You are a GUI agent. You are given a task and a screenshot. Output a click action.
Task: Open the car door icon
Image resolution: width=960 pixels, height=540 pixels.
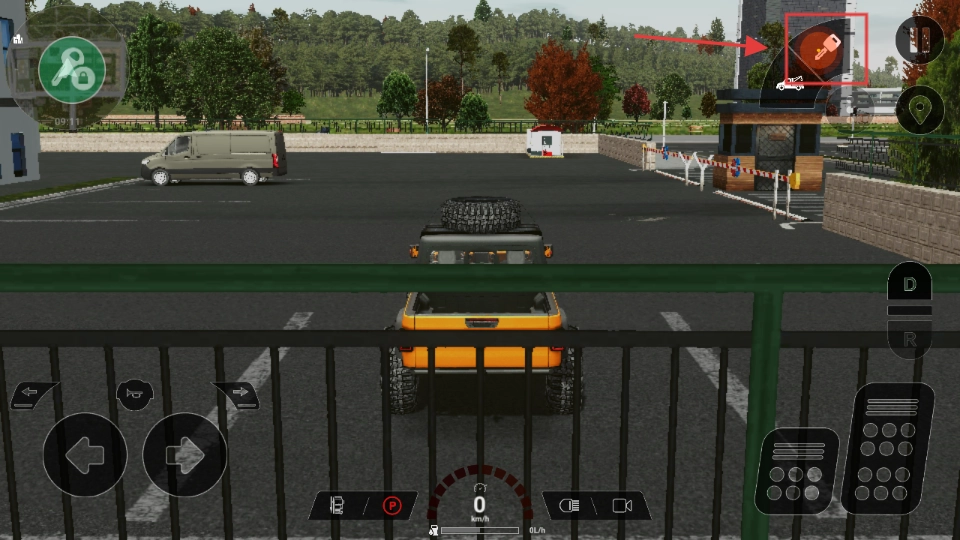[x=337, y=506]
